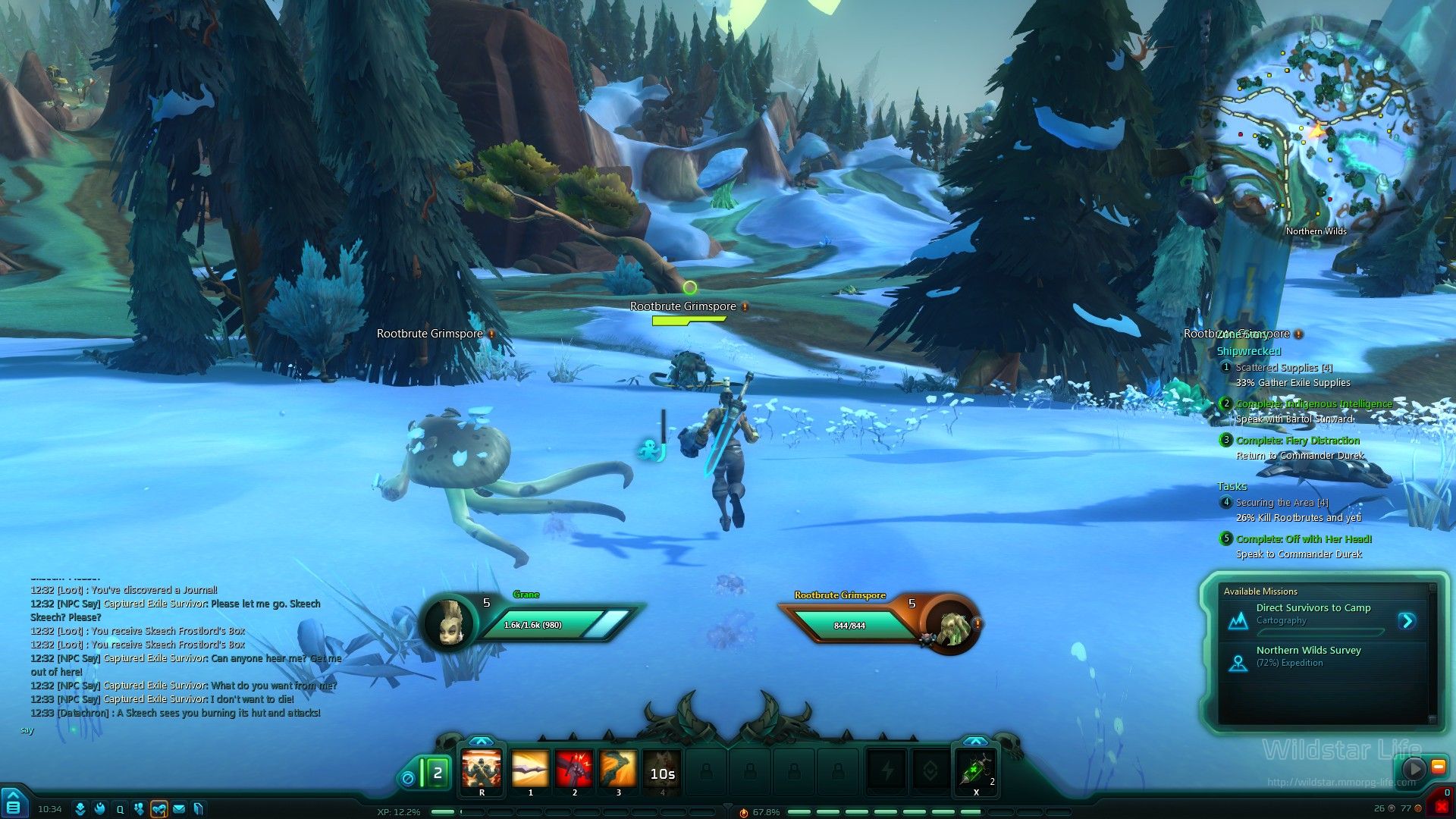Click the magnifier Q icon on the menu bar
The image size is (1456, 819).
pyautogui.click(x=120, y=809)
